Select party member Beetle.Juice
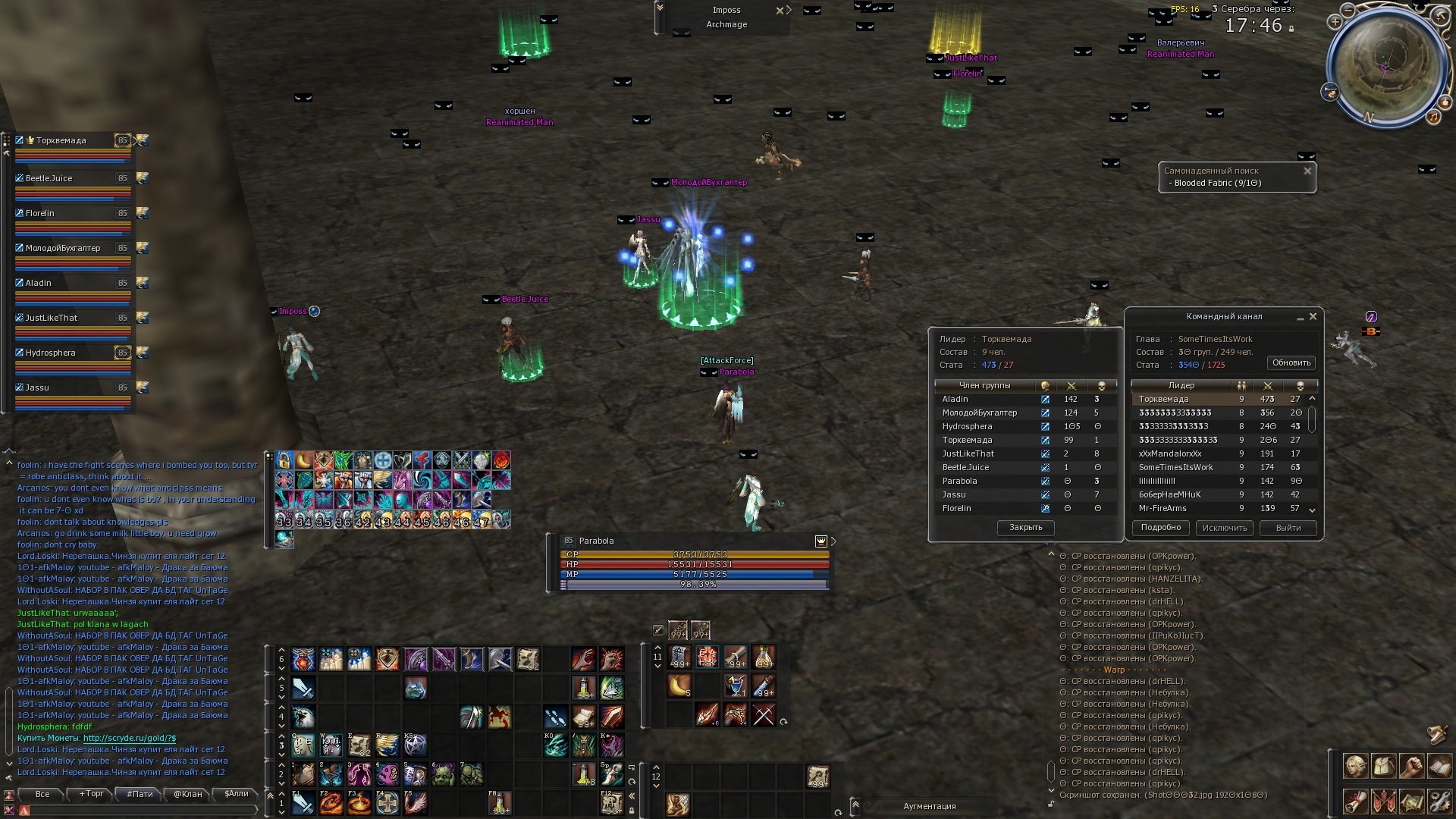 tap(49, 179)
